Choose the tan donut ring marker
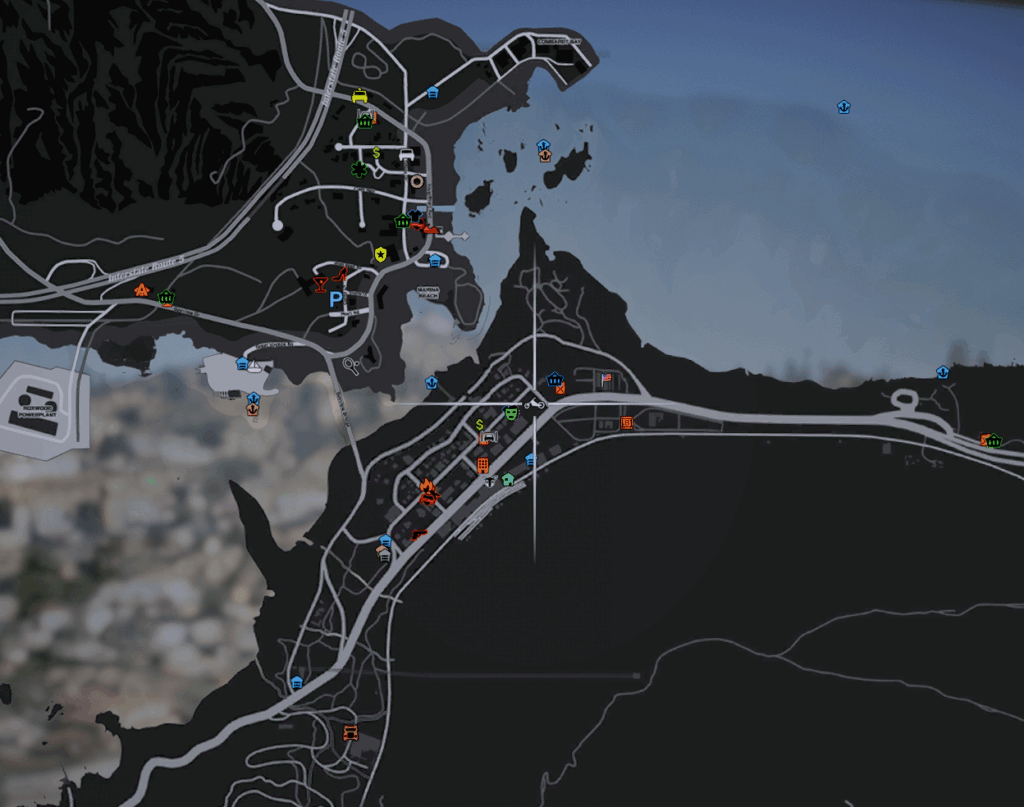 [416, 181]
